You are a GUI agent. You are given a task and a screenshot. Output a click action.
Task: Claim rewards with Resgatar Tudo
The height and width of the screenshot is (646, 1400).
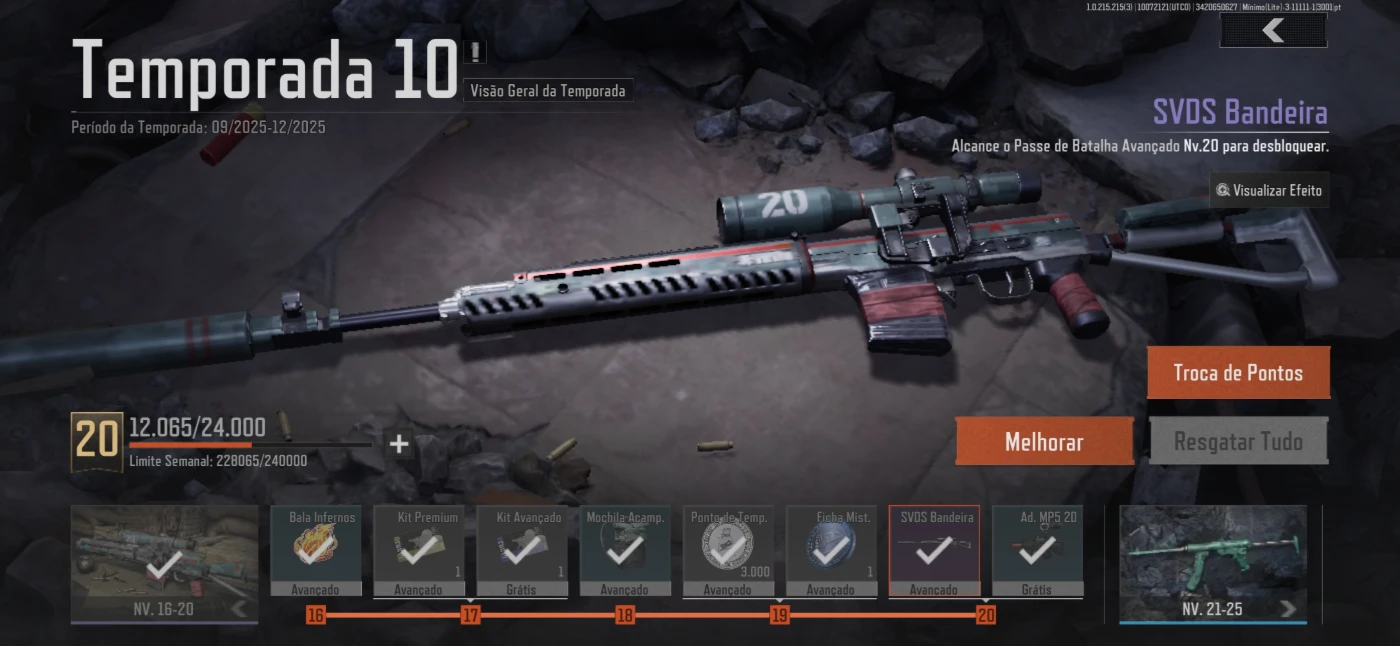click(x=1238, y=441)
